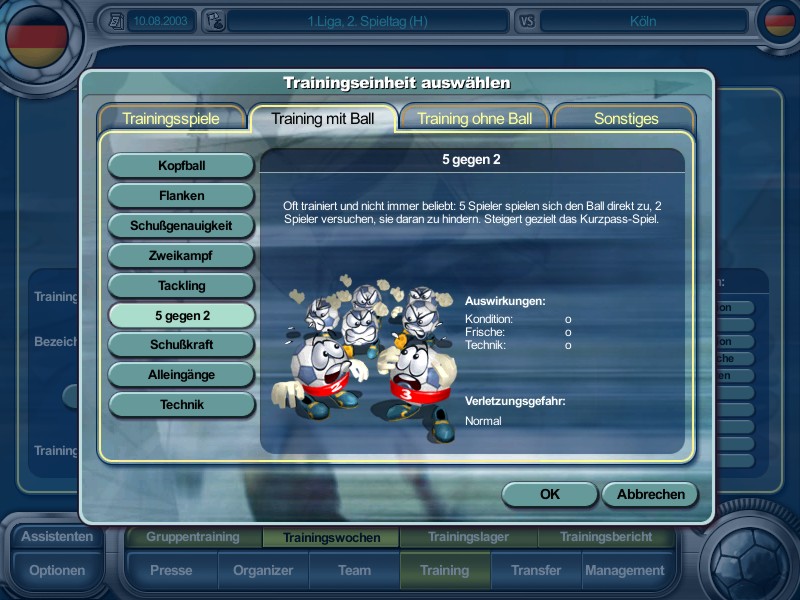Choose the Zweikampf training option
The image size is (800, 600).
click(181, 255)
